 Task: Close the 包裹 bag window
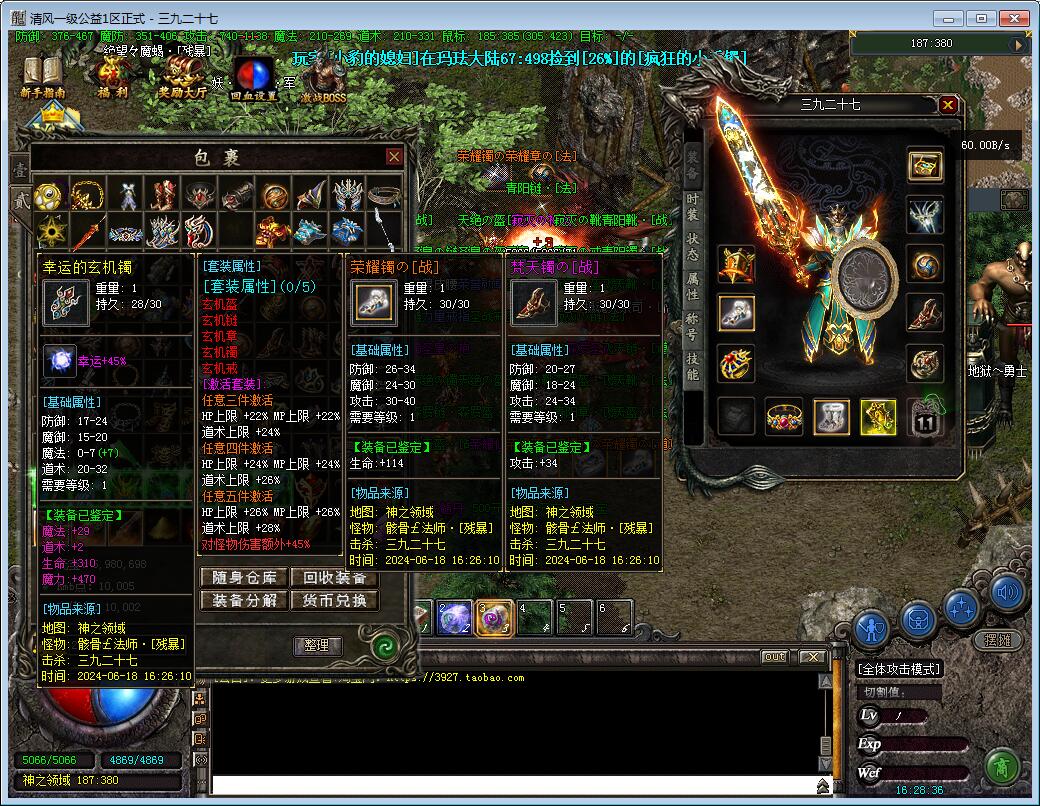[394, 157]
